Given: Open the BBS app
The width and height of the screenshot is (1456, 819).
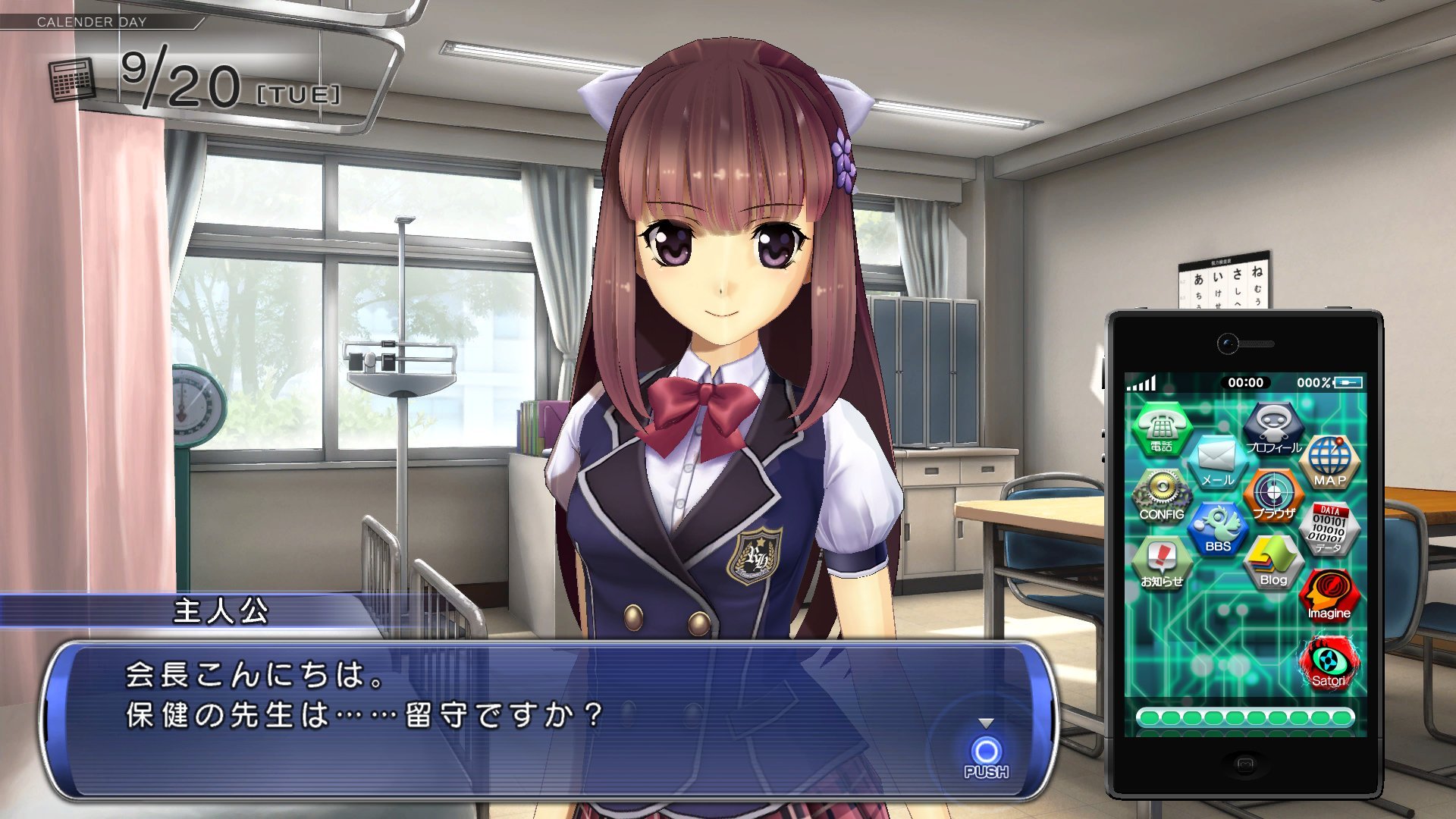Looking at the screenshot, I should 1217,528.
